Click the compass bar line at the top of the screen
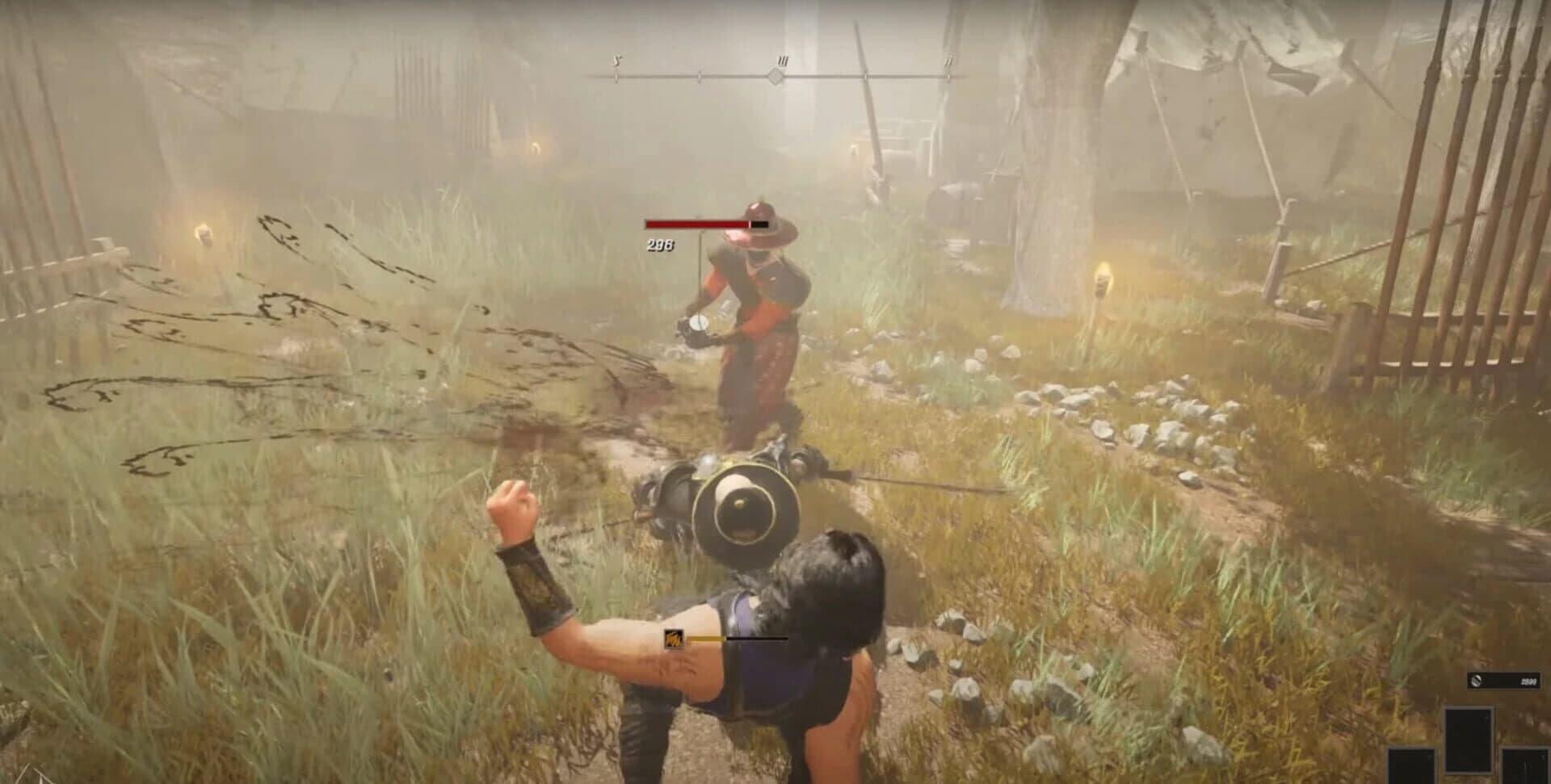 775,78
